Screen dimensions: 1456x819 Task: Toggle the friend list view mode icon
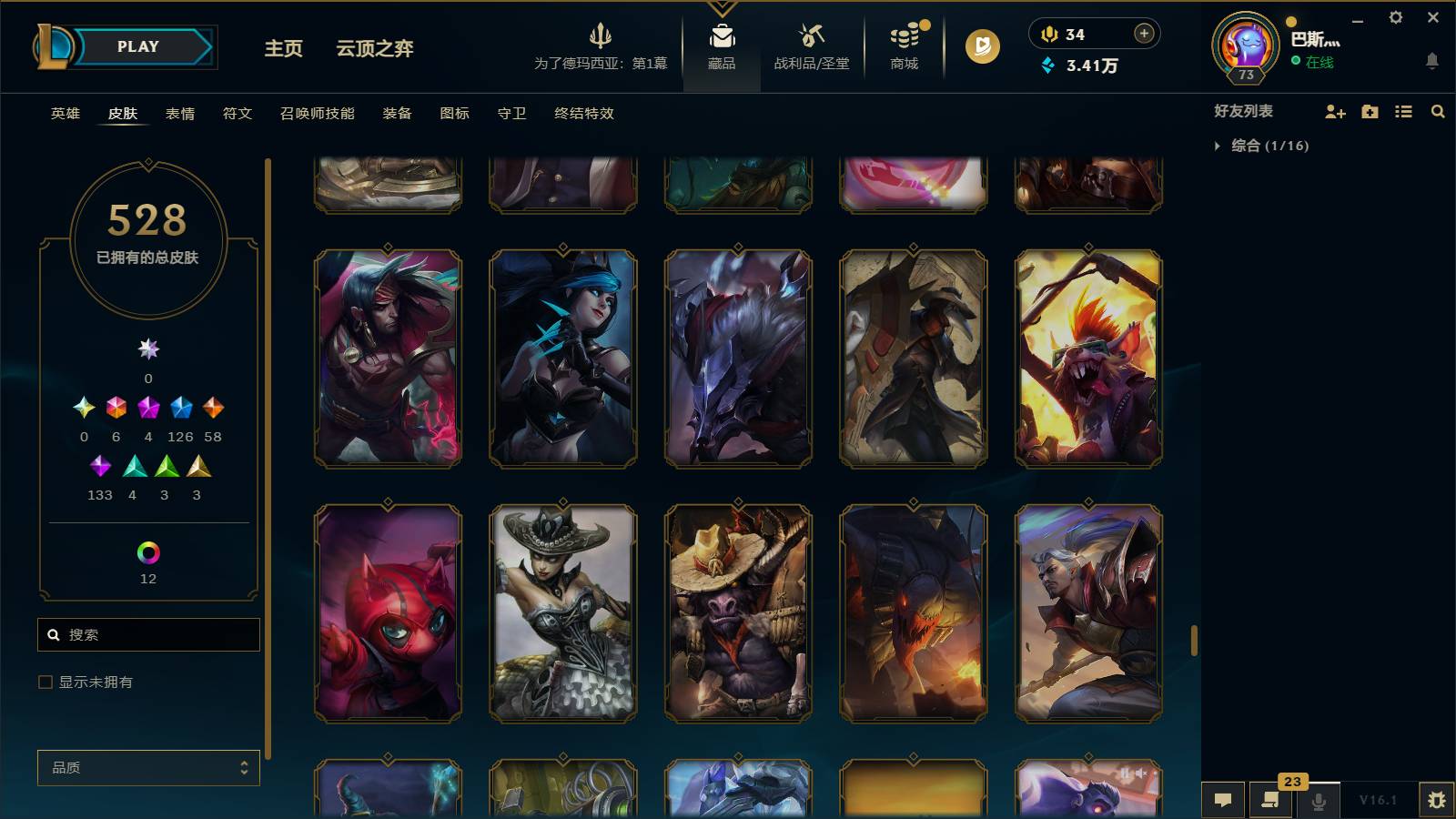(x=1403, y=112)
